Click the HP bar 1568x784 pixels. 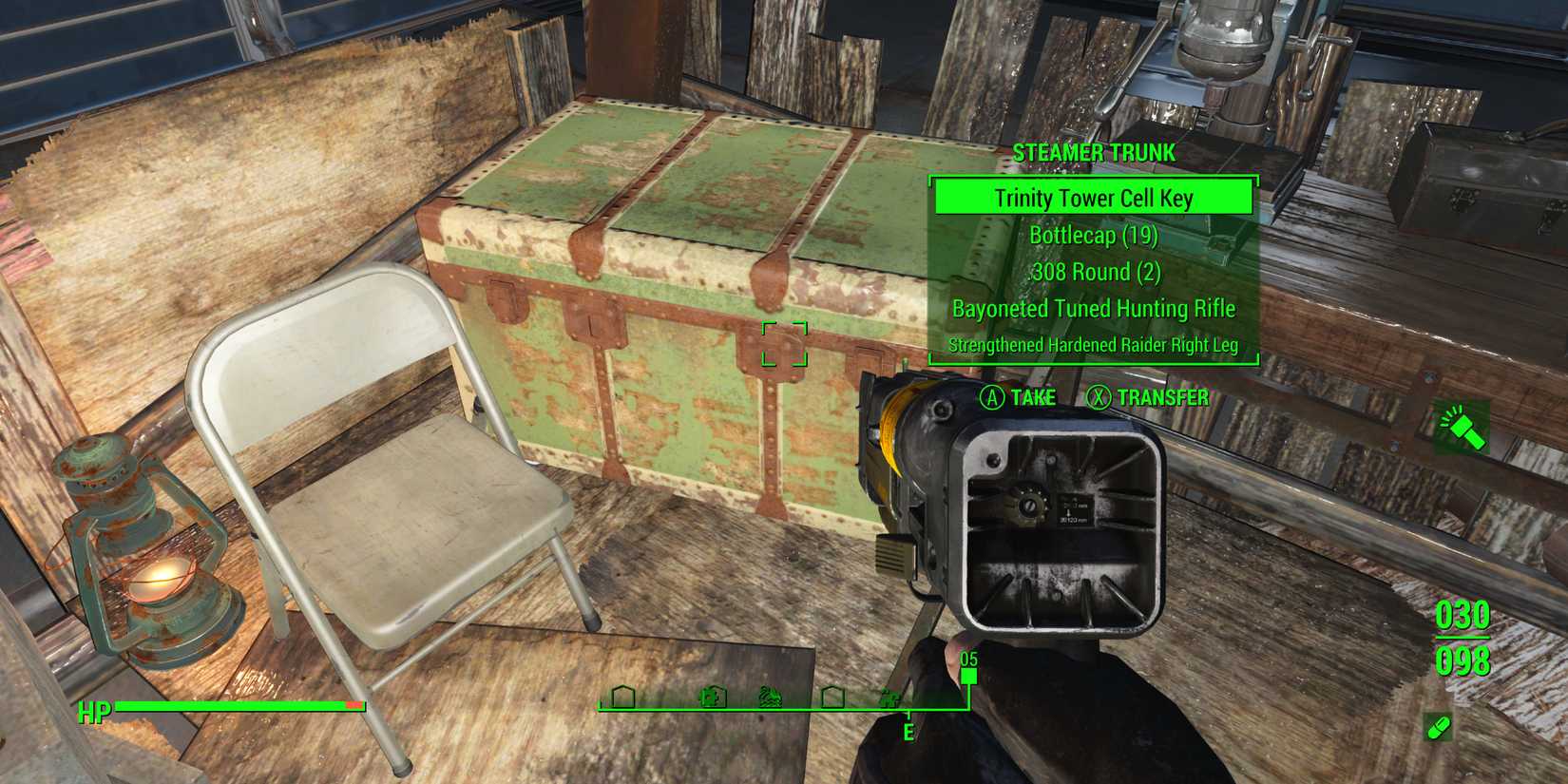(x=242, y=709)
